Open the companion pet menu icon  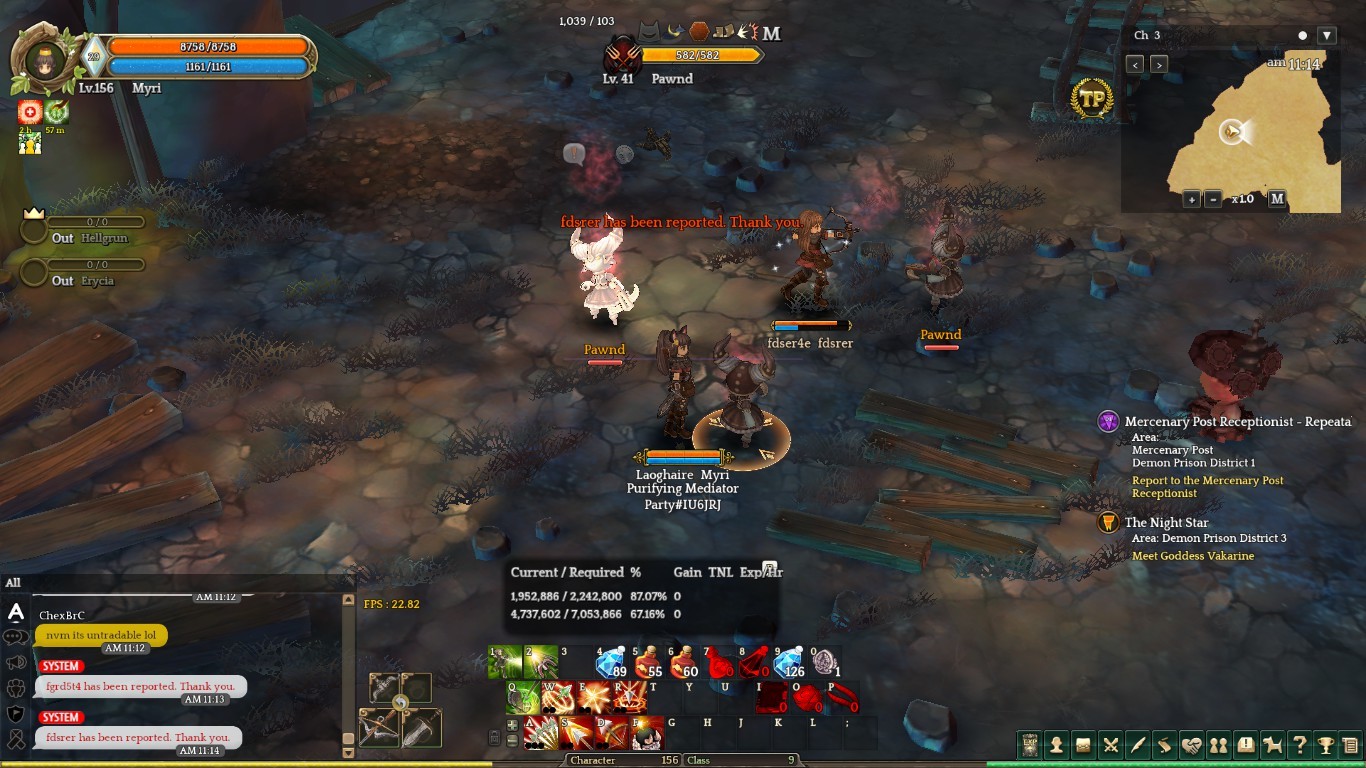pos(1272,745)
